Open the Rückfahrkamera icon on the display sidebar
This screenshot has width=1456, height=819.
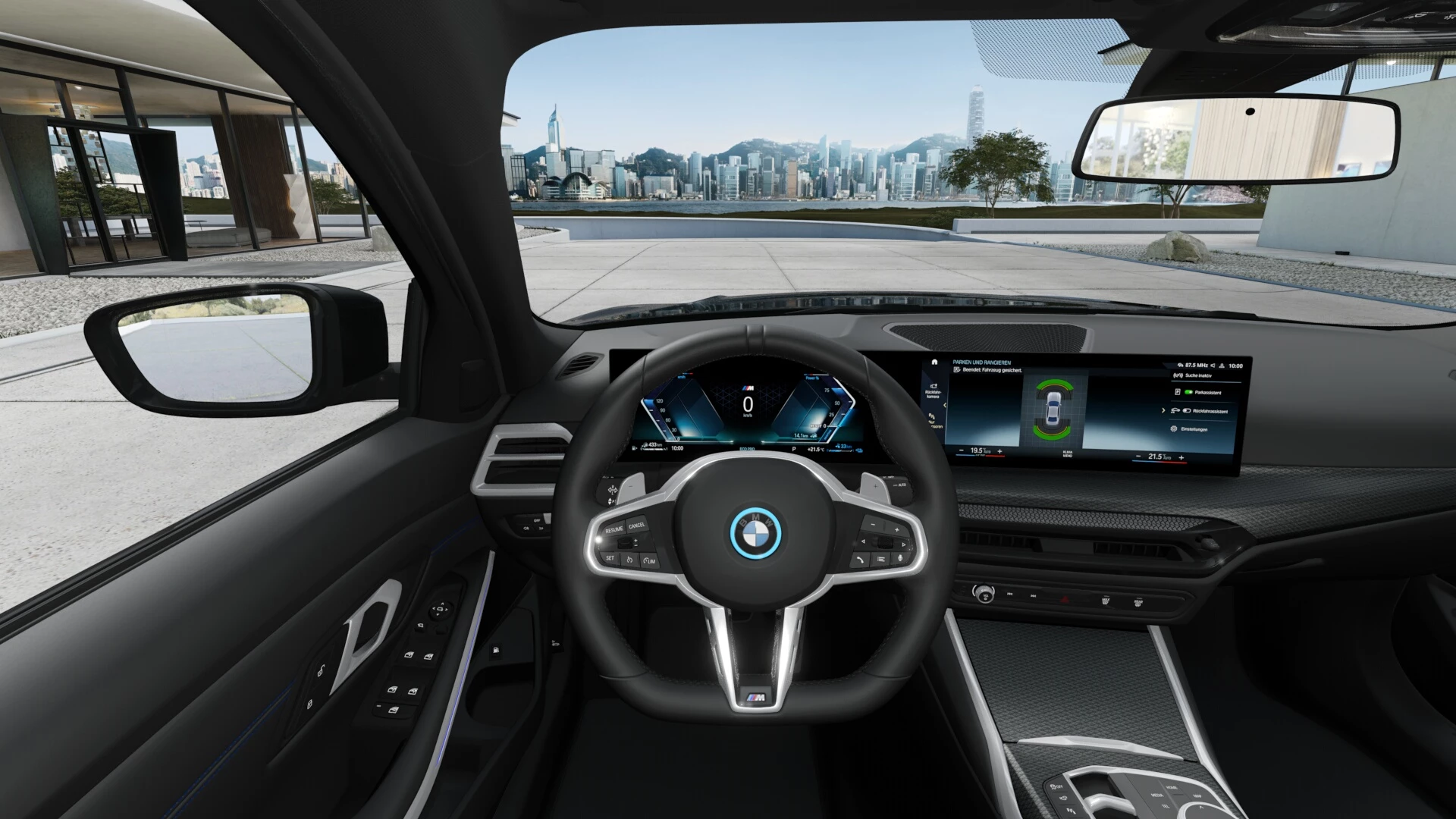934,387
